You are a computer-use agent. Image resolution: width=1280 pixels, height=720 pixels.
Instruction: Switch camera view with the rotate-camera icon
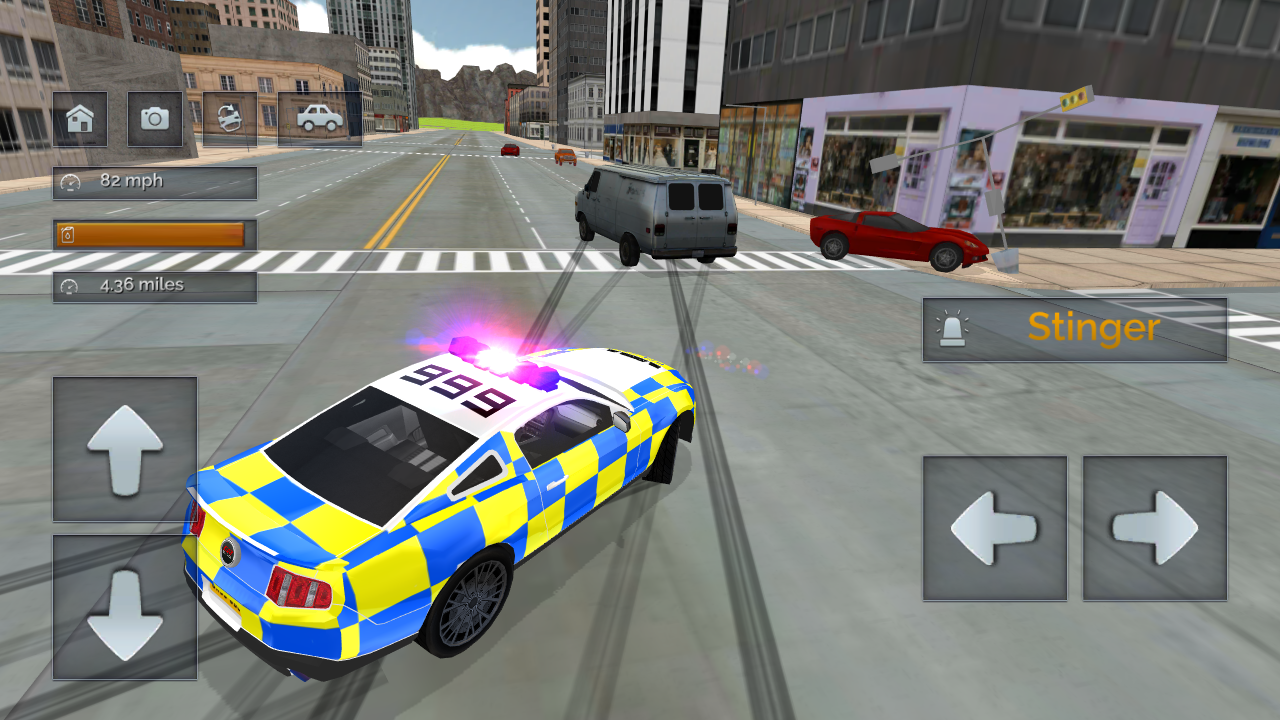[229, 118]
